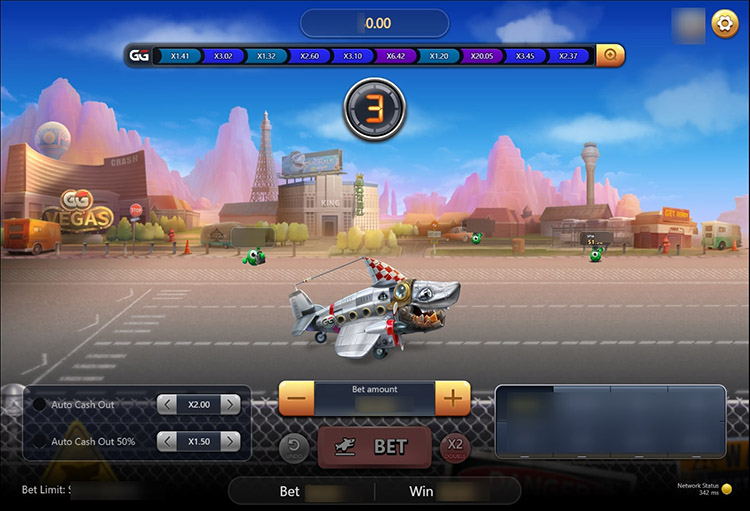Place a wager with the BET button
This screenshot has height=511, width=750.
(375, 447)
